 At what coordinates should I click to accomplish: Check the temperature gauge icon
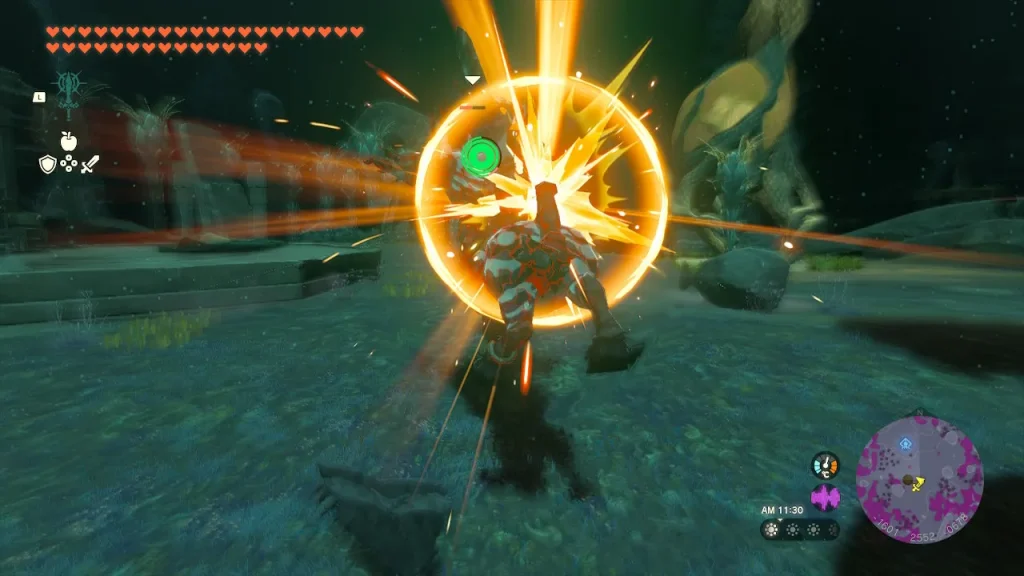(x=825, y=465)
